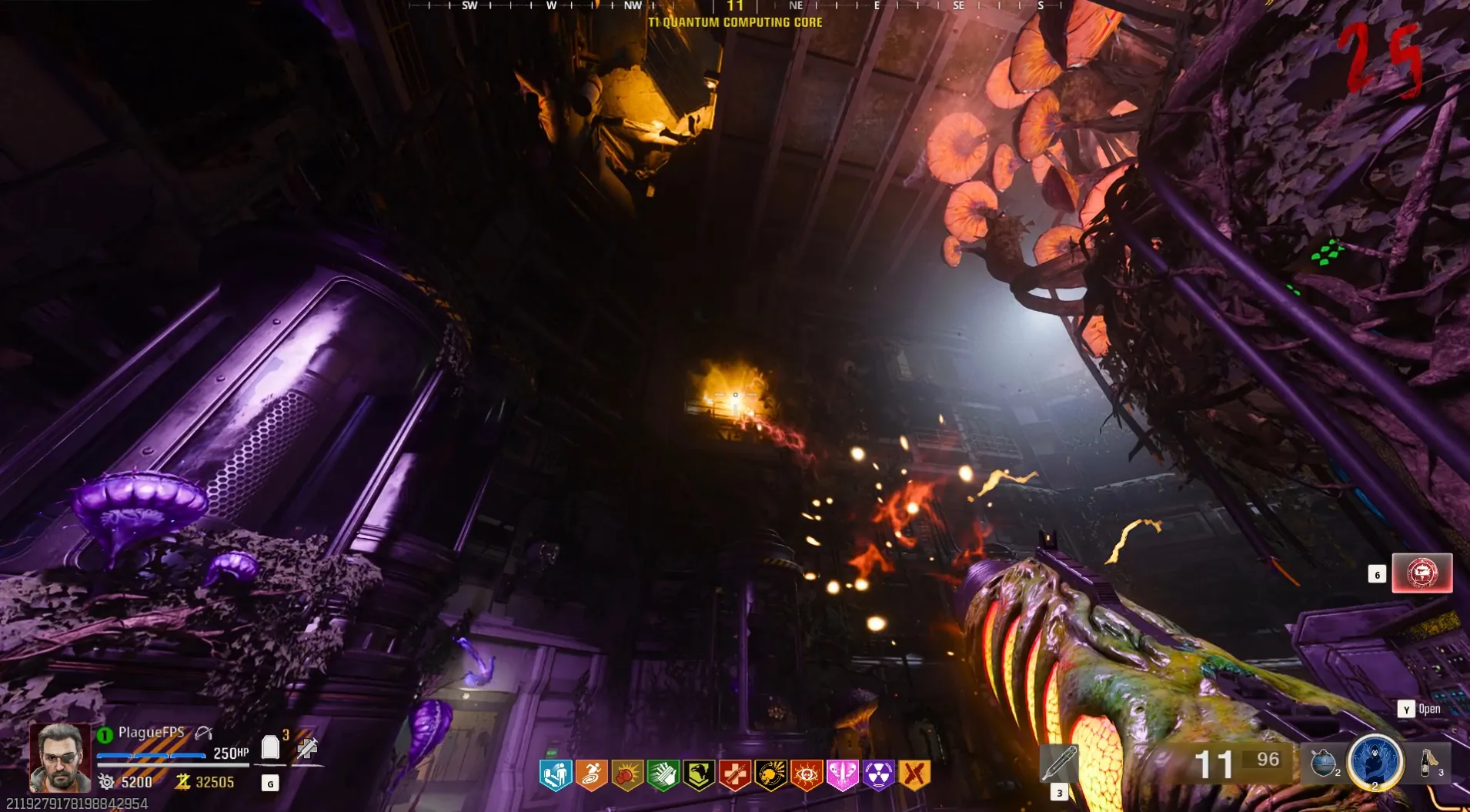Select the red cross Quick Revive perk
Screen dimensions: 1470x812
pyautogui.click(x=735, y=775)
